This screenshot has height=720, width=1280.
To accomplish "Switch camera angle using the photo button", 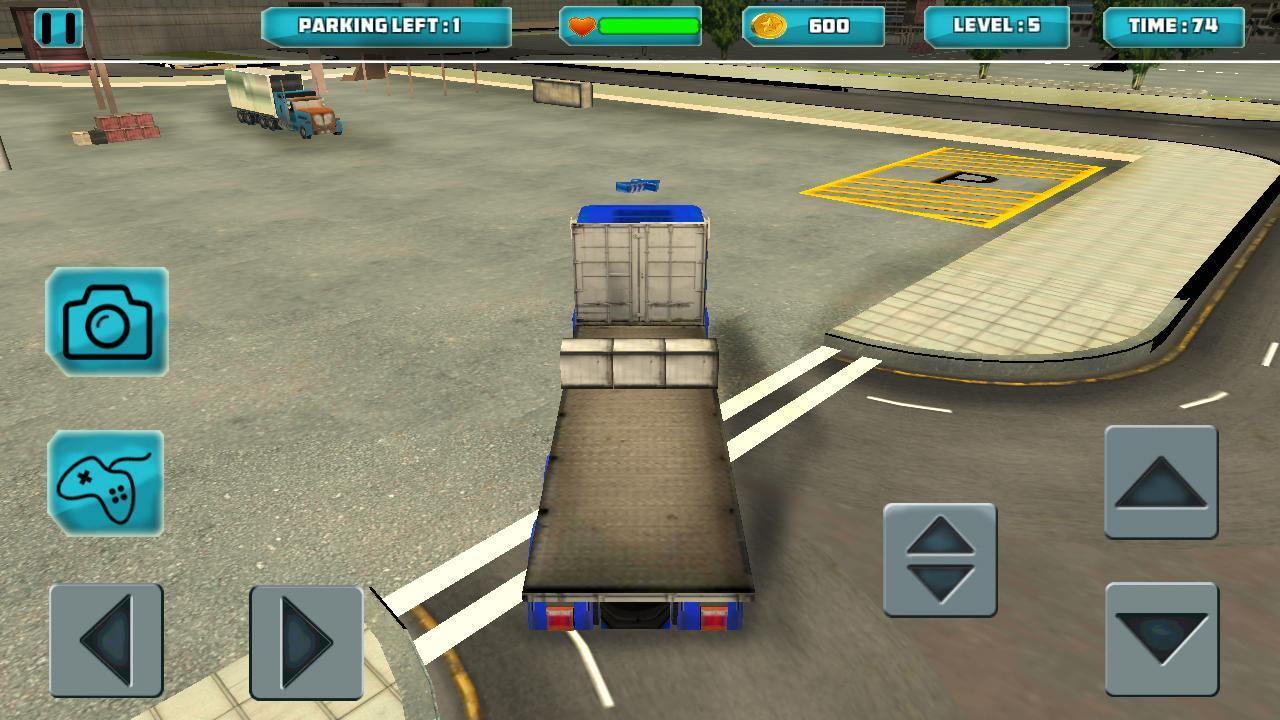I will point(105,322).
